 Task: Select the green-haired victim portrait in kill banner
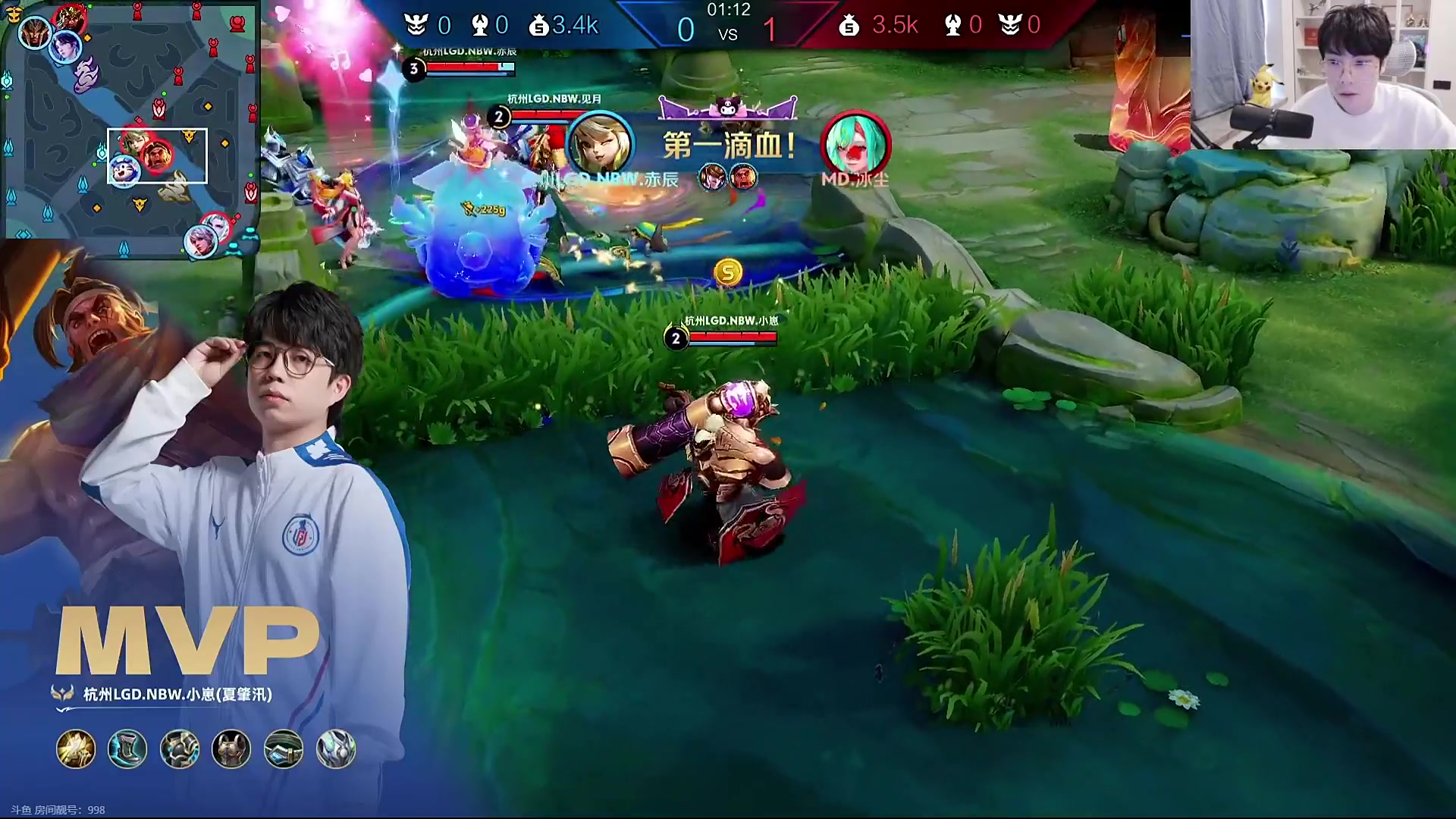click(855, 144)
